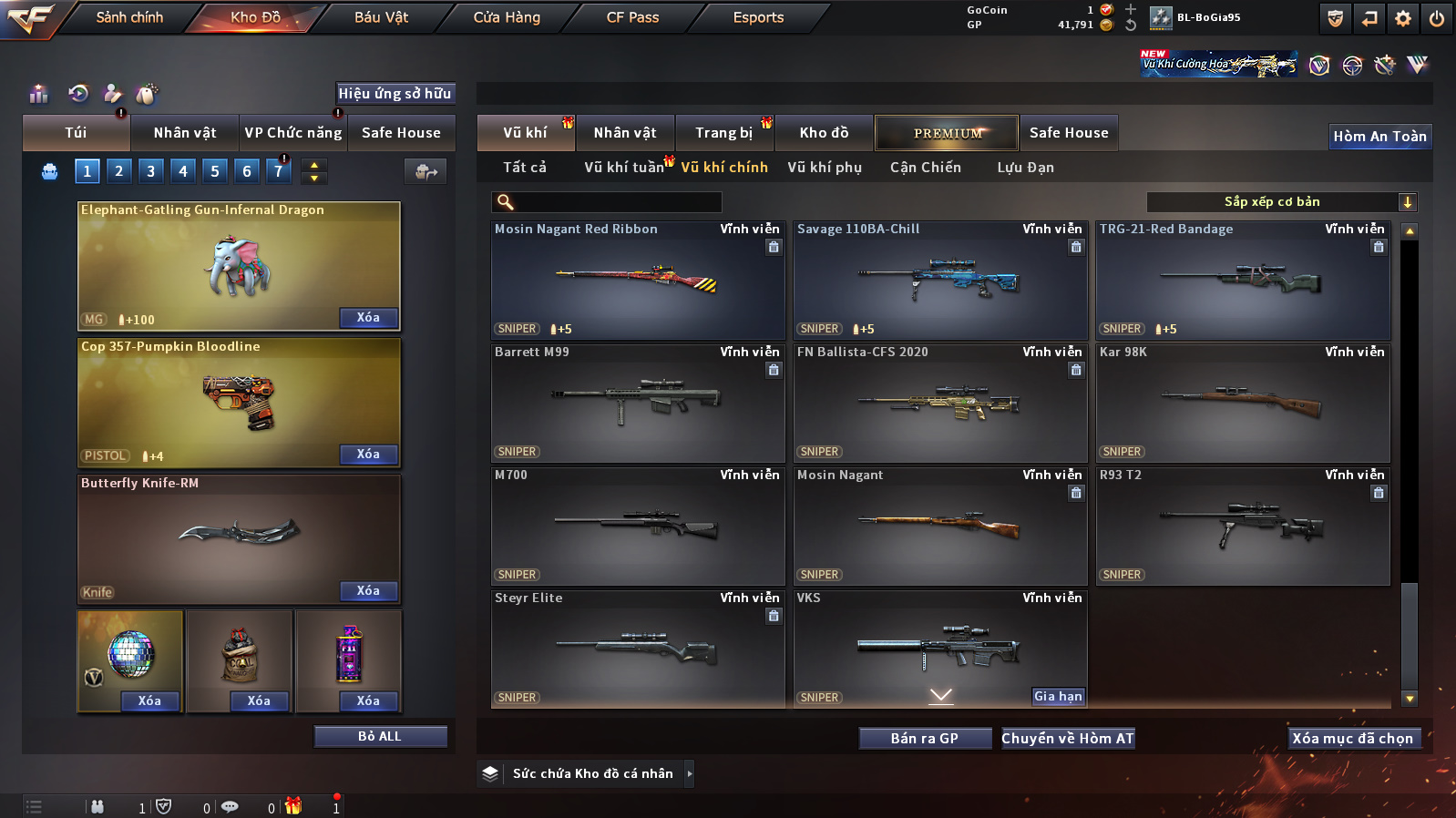Select the Nhân vật tab beside Vũ khí
Image resolution: width=1456 pixels, height=818 pixels.
[625, 133]
